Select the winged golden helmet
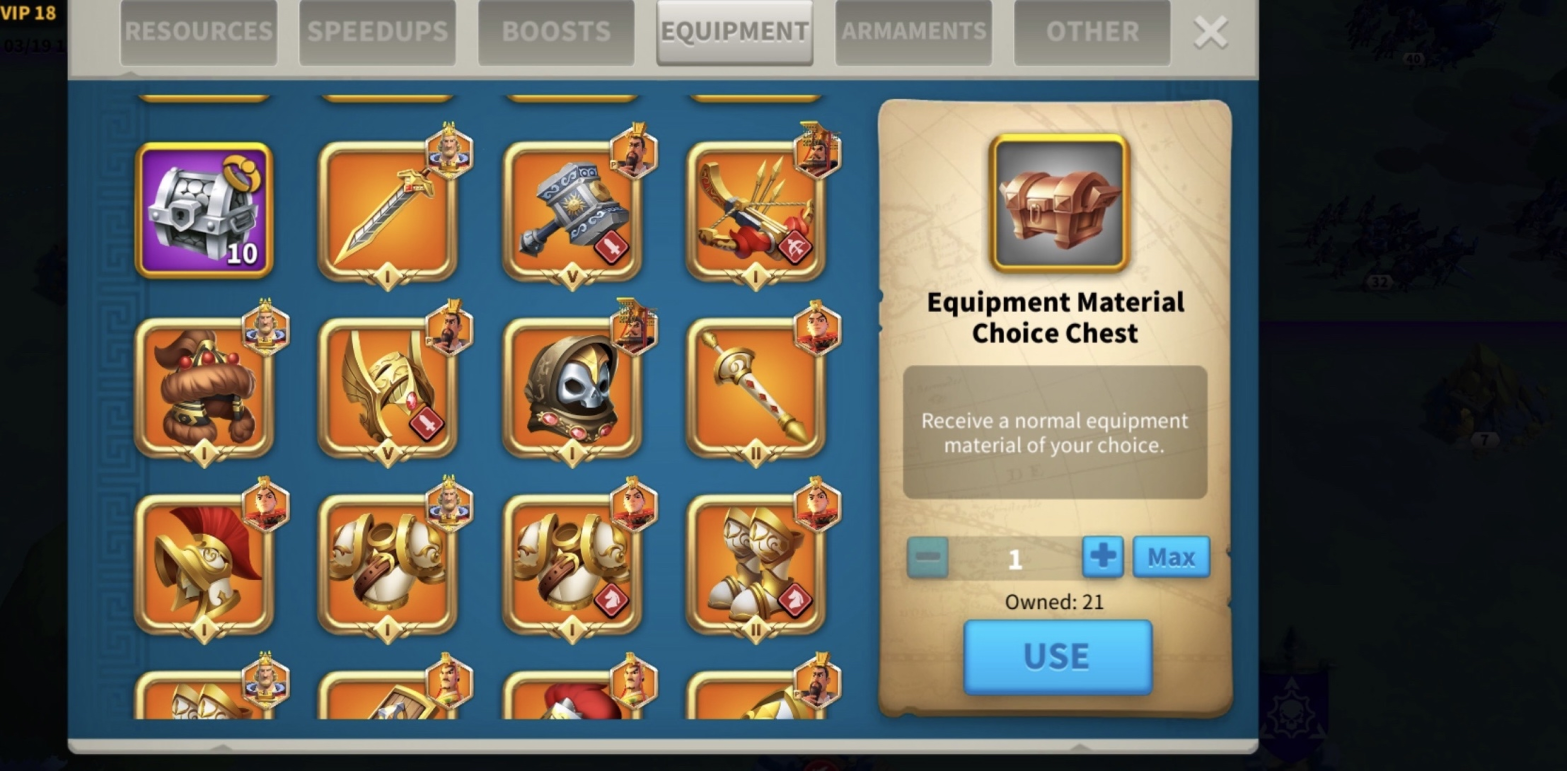1567x771 pixels. coord(387,388)
